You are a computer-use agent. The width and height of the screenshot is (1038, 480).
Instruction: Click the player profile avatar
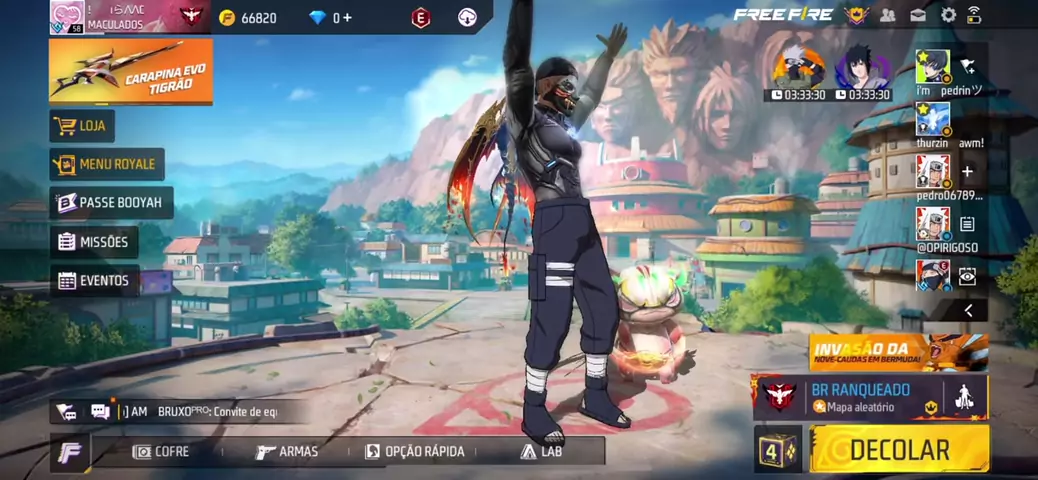pyautogui.click(x=67, y=17)
